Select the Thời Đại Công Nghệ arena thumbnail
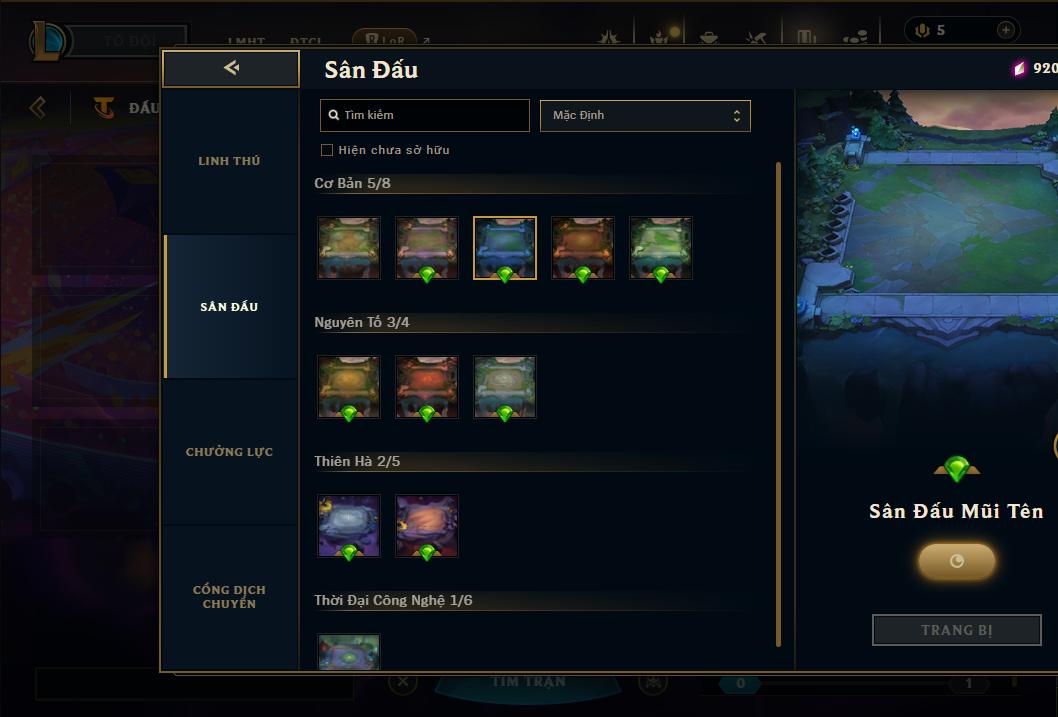Viewport: 1058px width, 717px height. click(349, 652)
